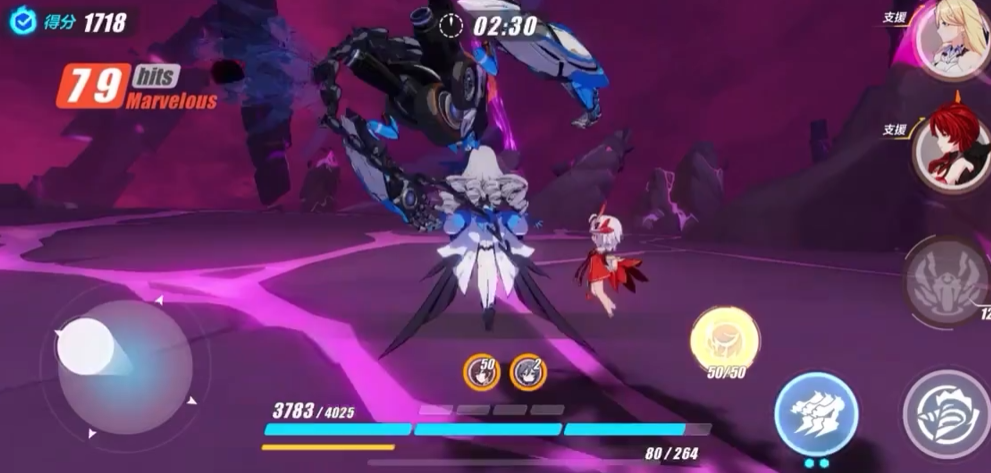Tap the blue basic attack button
Image resolution: width=991 pixels, height=473 pixels.
pyautogui.click(x=816, y=411)
